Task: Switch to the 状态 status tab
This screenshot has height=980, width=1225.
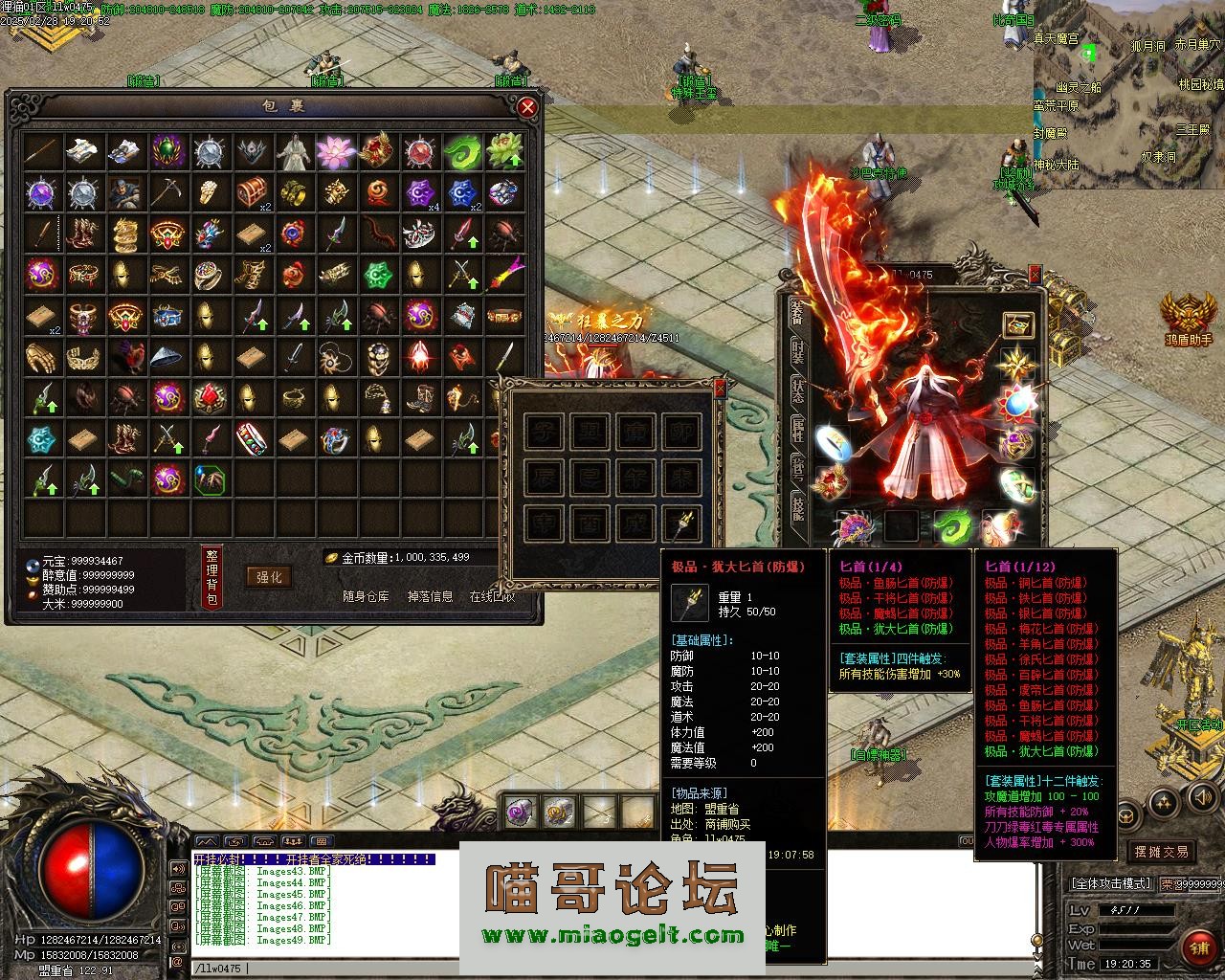Action: pyautogui.click(x=796, y=390)
